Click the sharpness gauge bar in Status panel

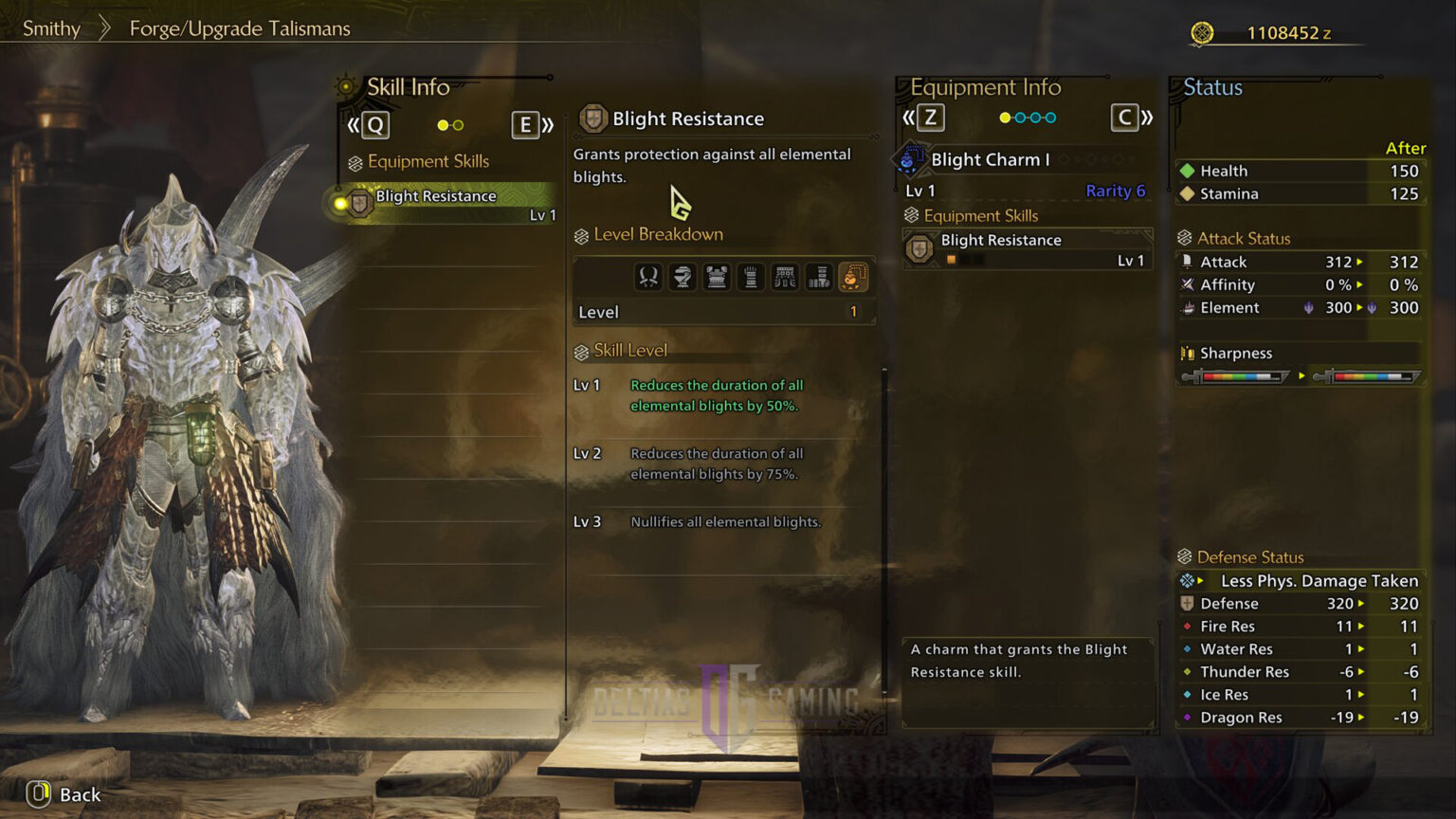click(x=1237, y=375)
